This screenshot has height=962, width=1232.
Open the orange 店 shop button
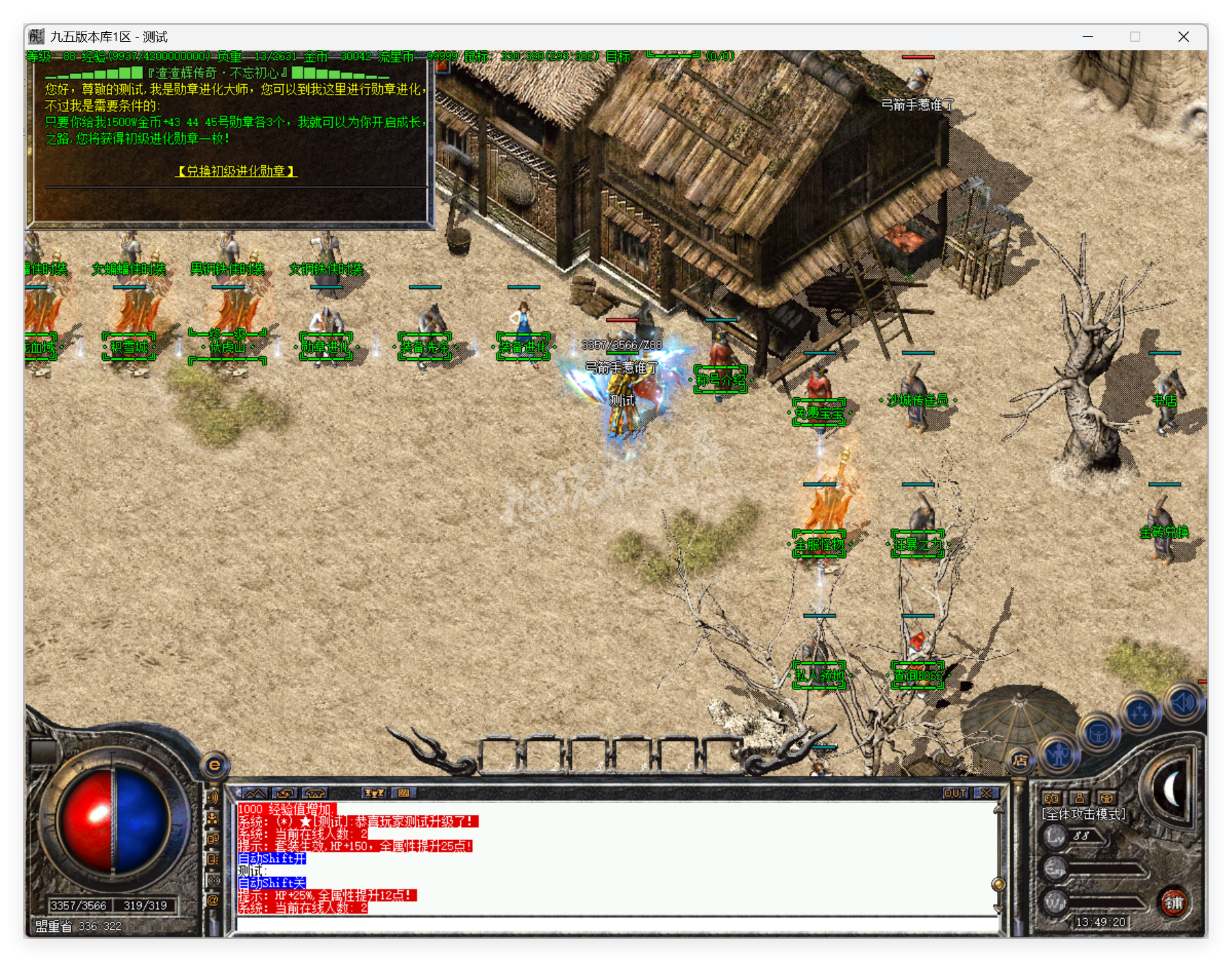point(1020,760)
